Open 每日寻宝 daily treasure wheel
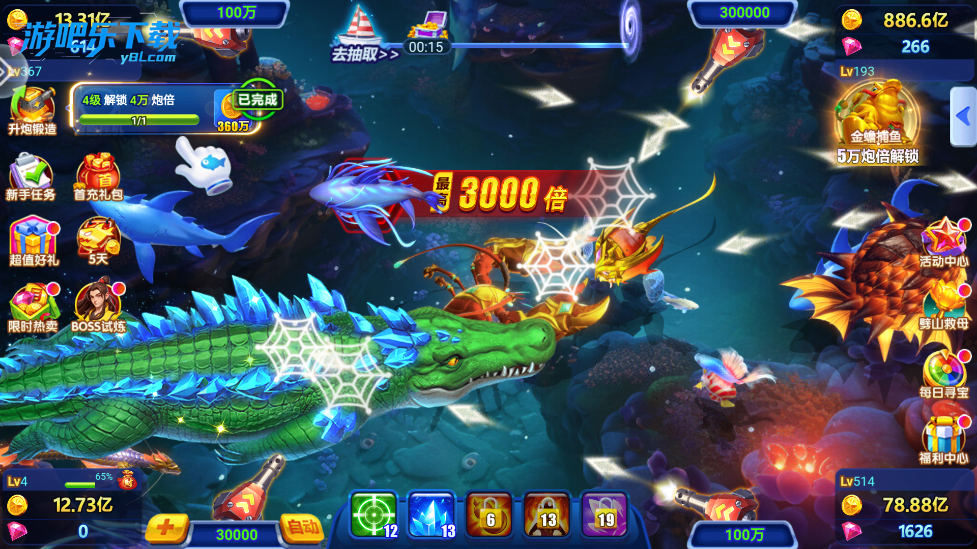The image size is (977, 549). [944, 372]
